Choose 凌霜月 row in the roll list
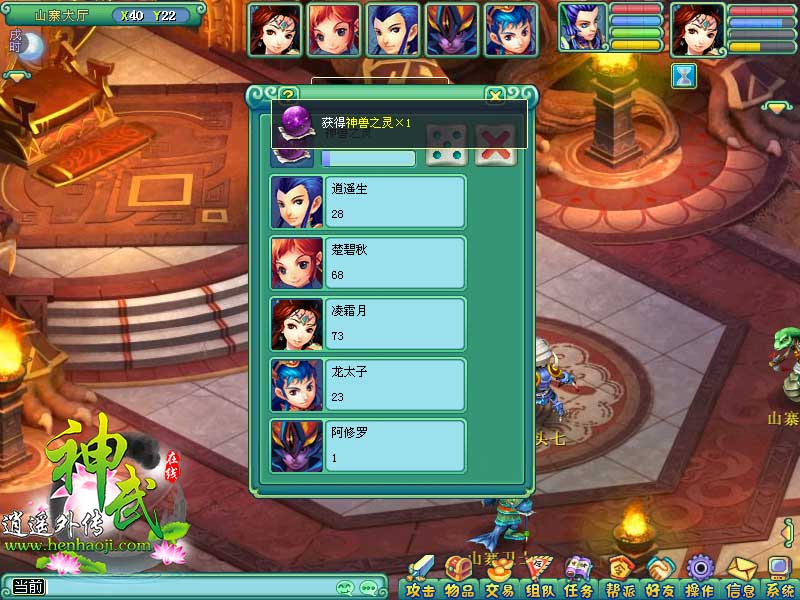 pyautogui.click(x=368, y=325)
